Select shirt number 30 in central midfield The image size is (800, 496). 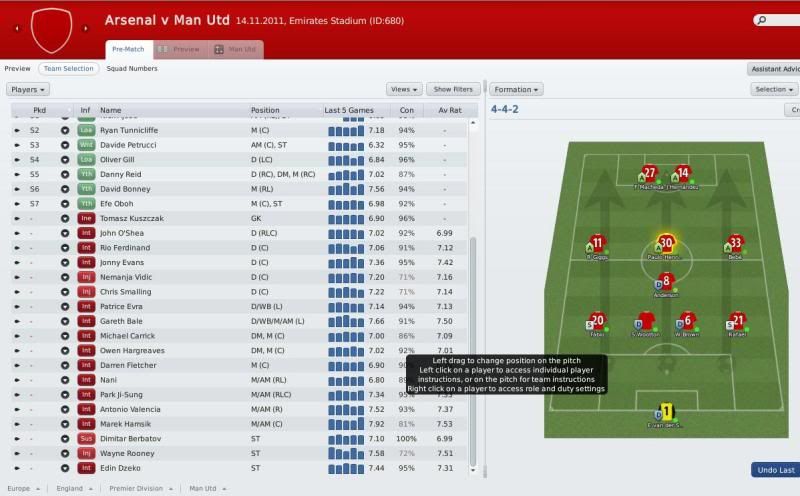click(x=666, y=243)
